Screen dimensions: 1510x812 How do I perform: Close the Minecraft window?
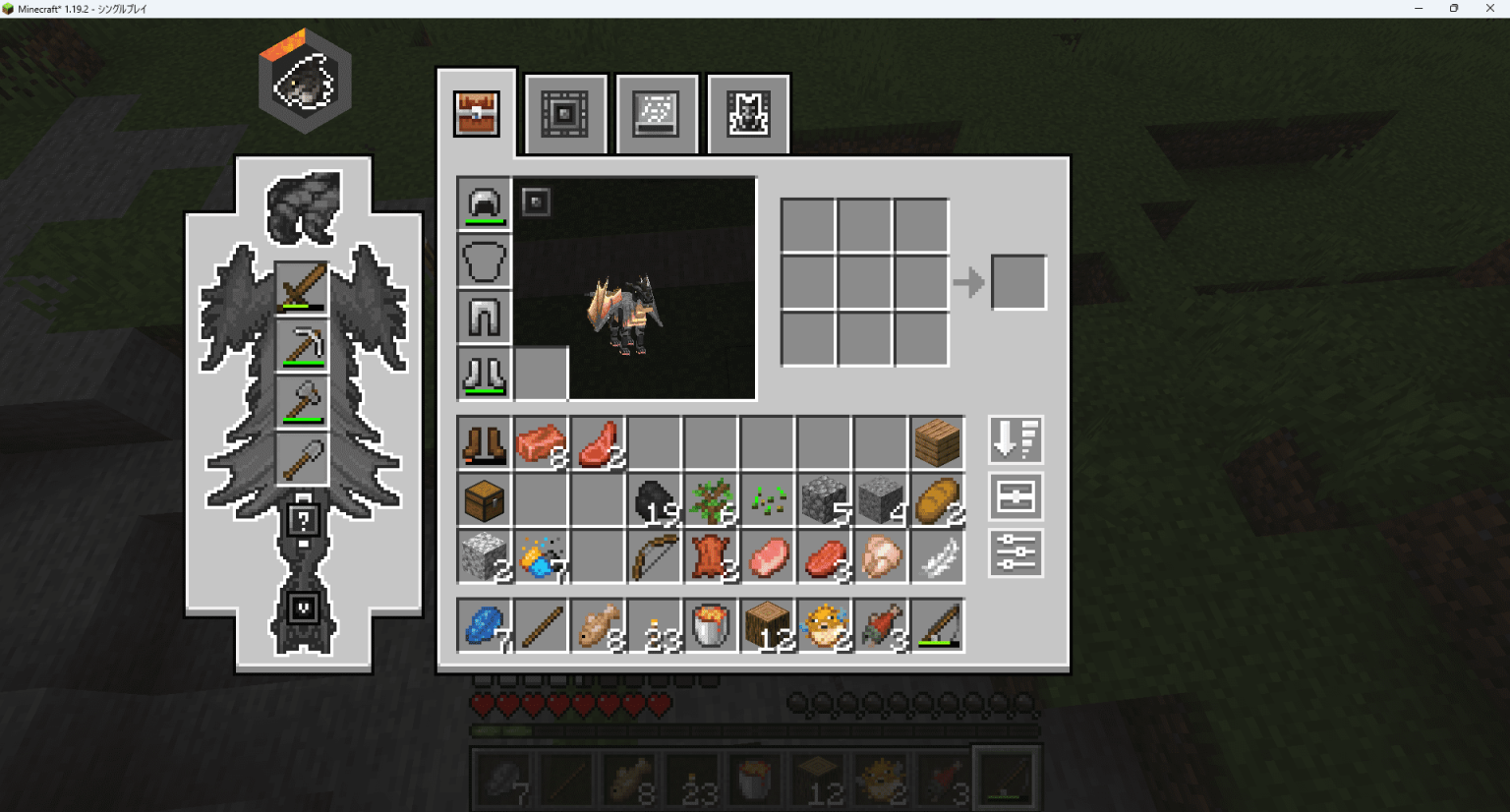pos(1489,9)
